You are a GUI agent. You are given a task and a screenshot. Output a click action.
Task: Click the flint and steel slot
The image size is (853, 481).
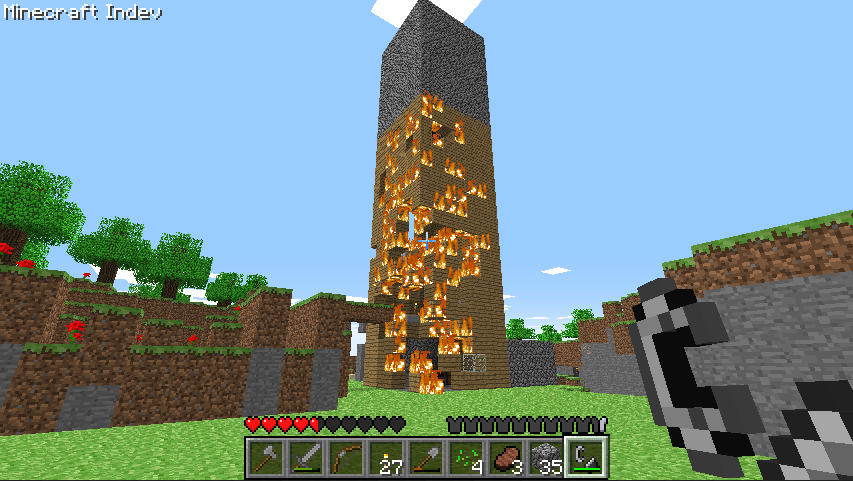585,458
